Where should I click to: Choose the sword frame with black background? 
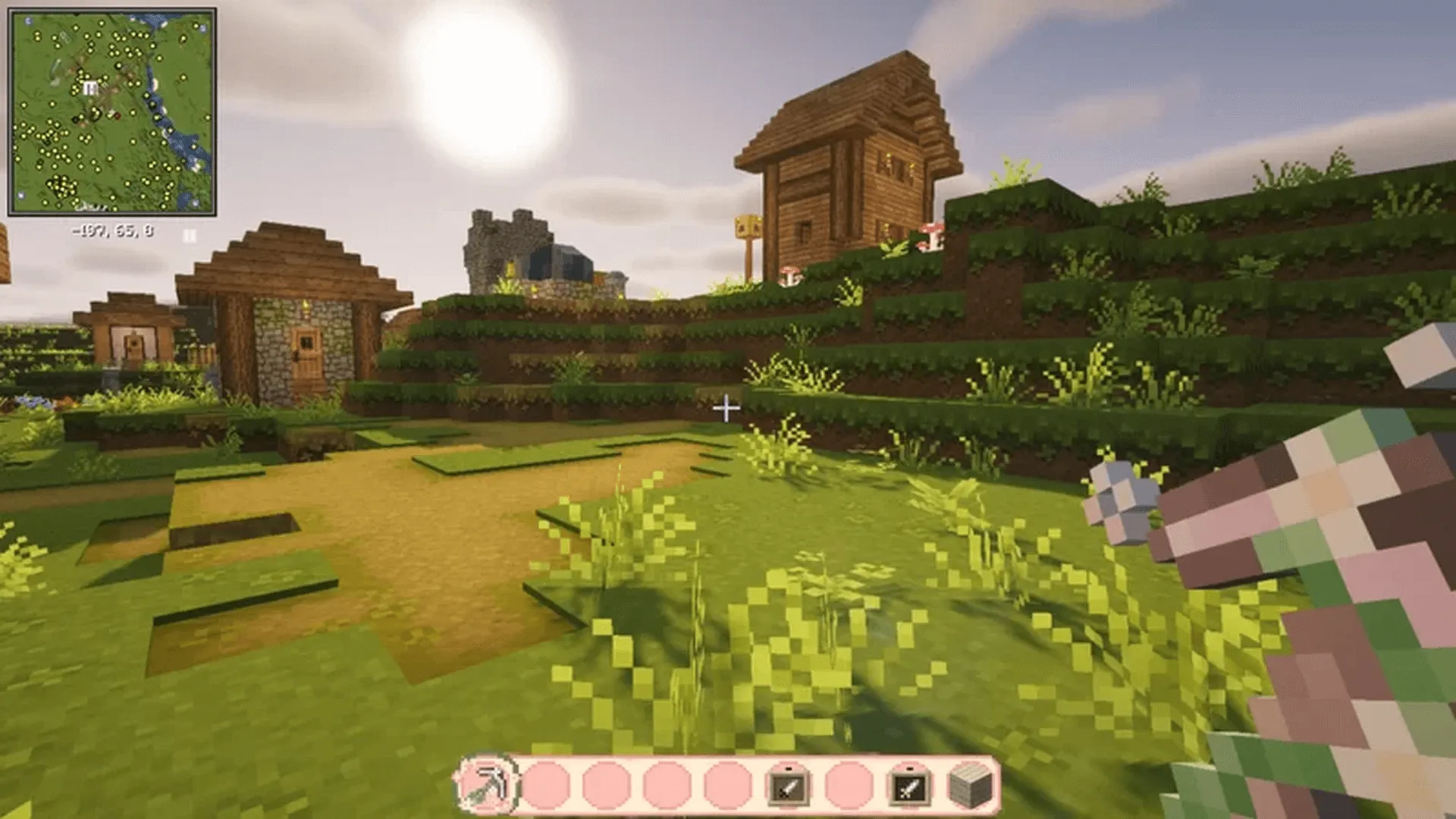coord(908,786)
